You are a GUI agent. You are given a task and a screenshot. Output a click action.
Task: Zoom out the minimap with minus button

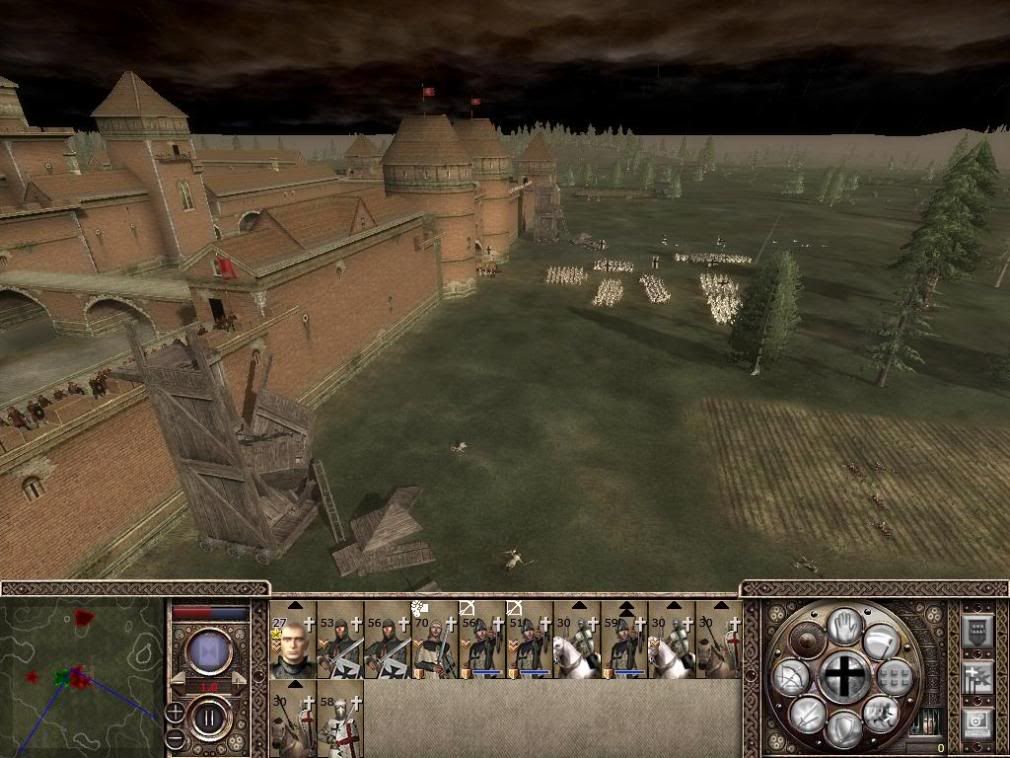tap(175, 738)
